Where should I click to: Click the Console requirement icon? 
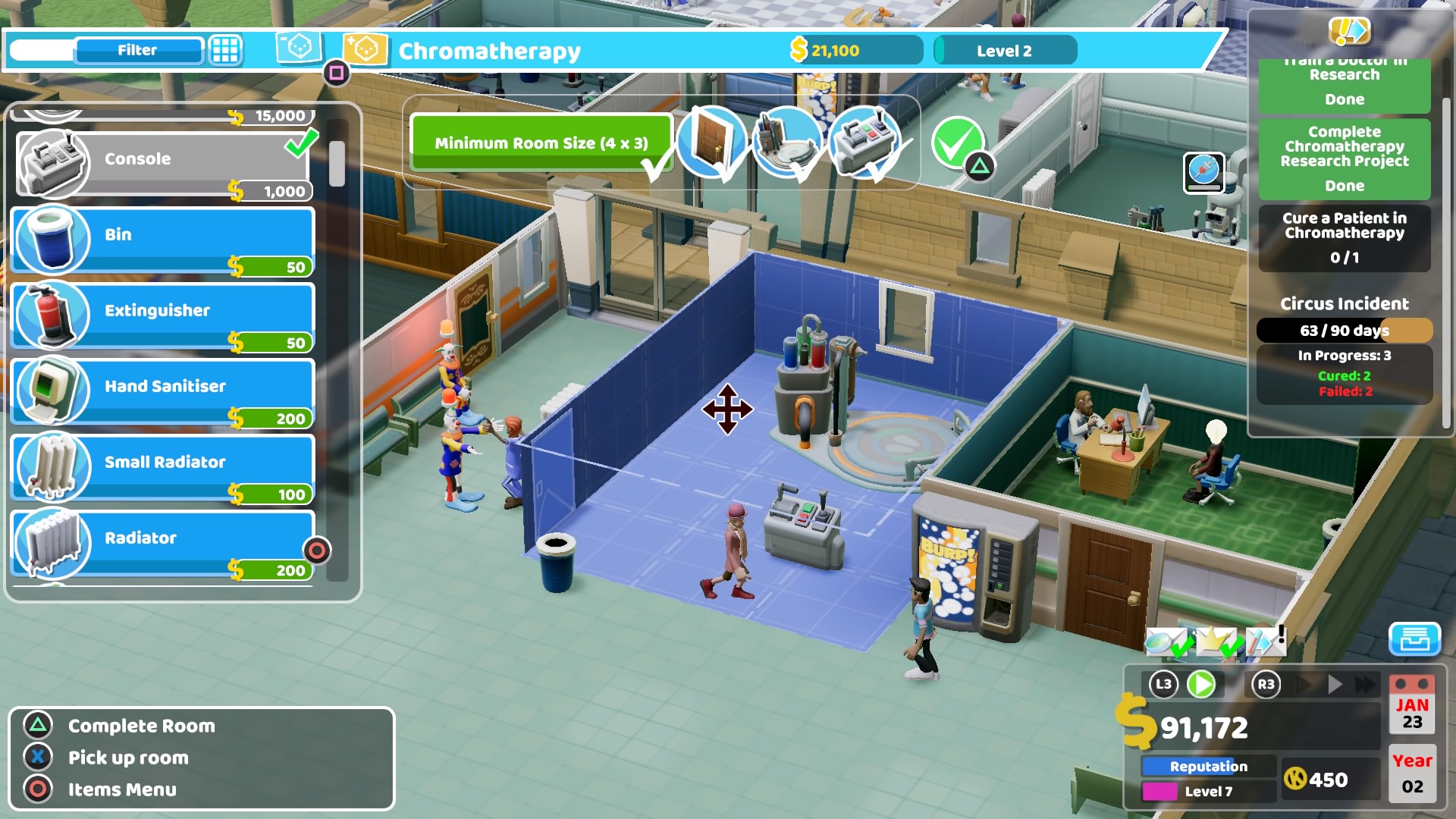[x=864, y=143]
